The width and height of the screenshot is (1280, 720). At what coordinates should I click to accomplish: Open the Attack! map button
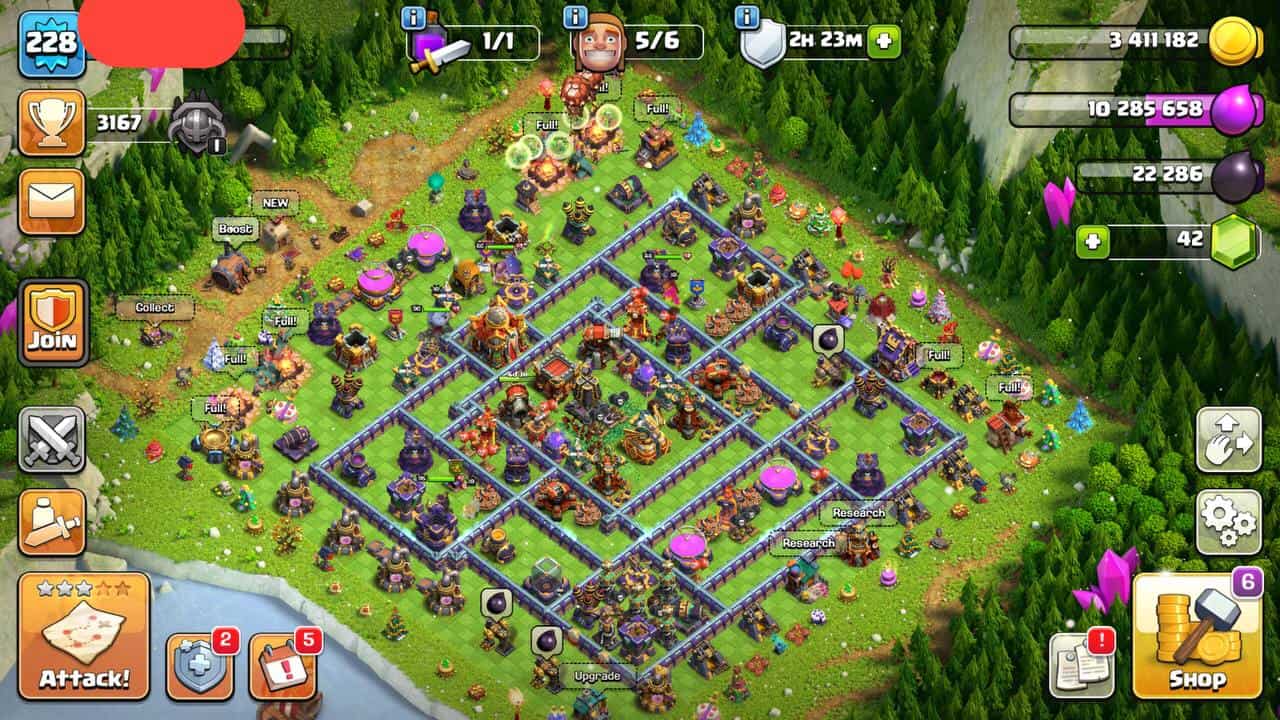tap(84, 636)
